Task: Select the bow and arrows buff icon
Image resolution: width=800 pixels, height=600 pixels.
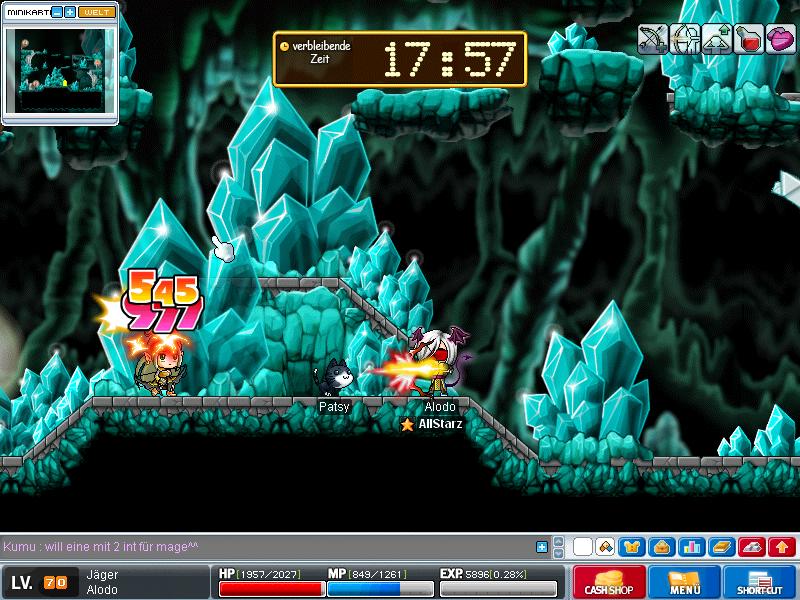Action: point(654,39)
